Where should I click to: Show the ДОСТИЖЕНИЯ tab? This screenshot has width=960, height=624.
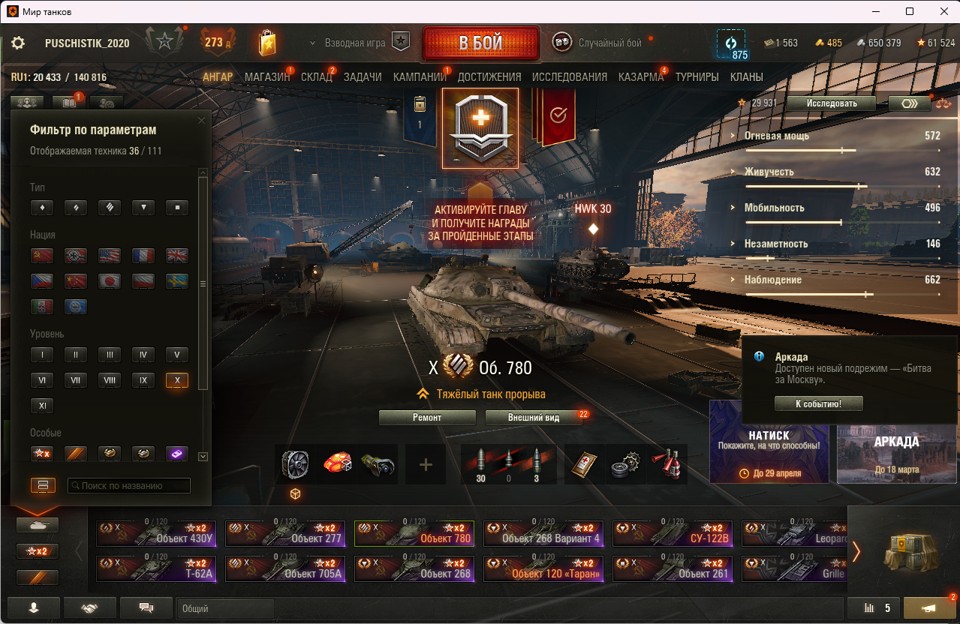click(489, 77)
